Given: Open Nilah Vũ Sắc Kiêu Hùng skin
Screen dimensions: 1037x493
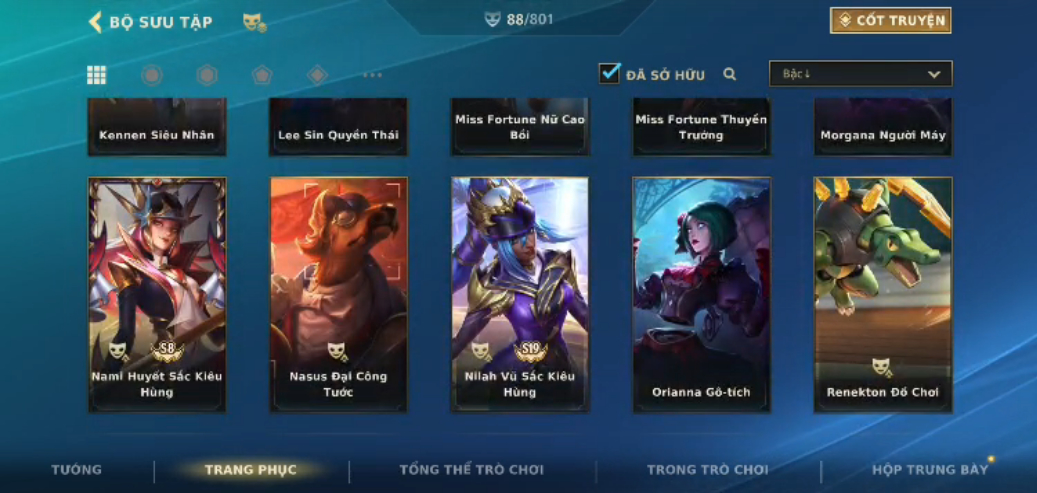Looking at the screenshot, I should coord(520,294).
